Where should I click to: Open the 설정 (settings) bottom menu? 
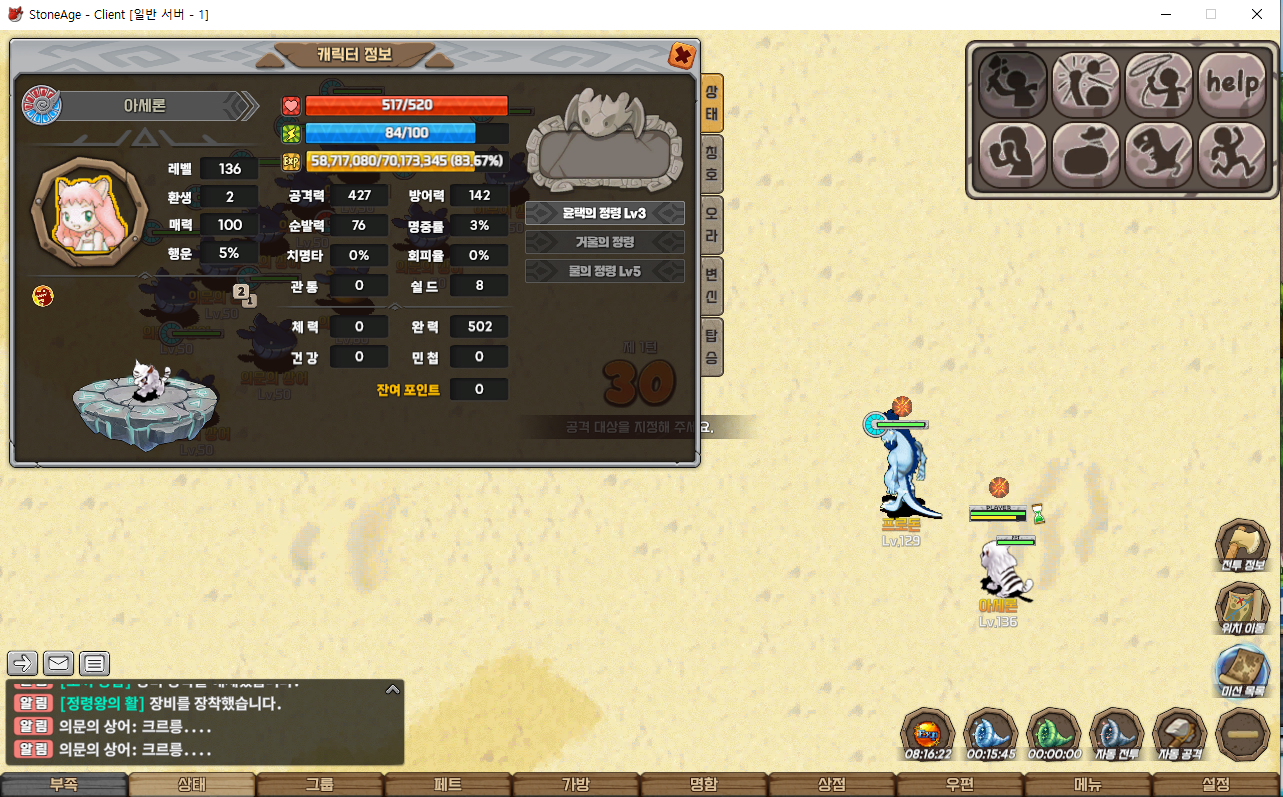click(x=1216, y=785)
